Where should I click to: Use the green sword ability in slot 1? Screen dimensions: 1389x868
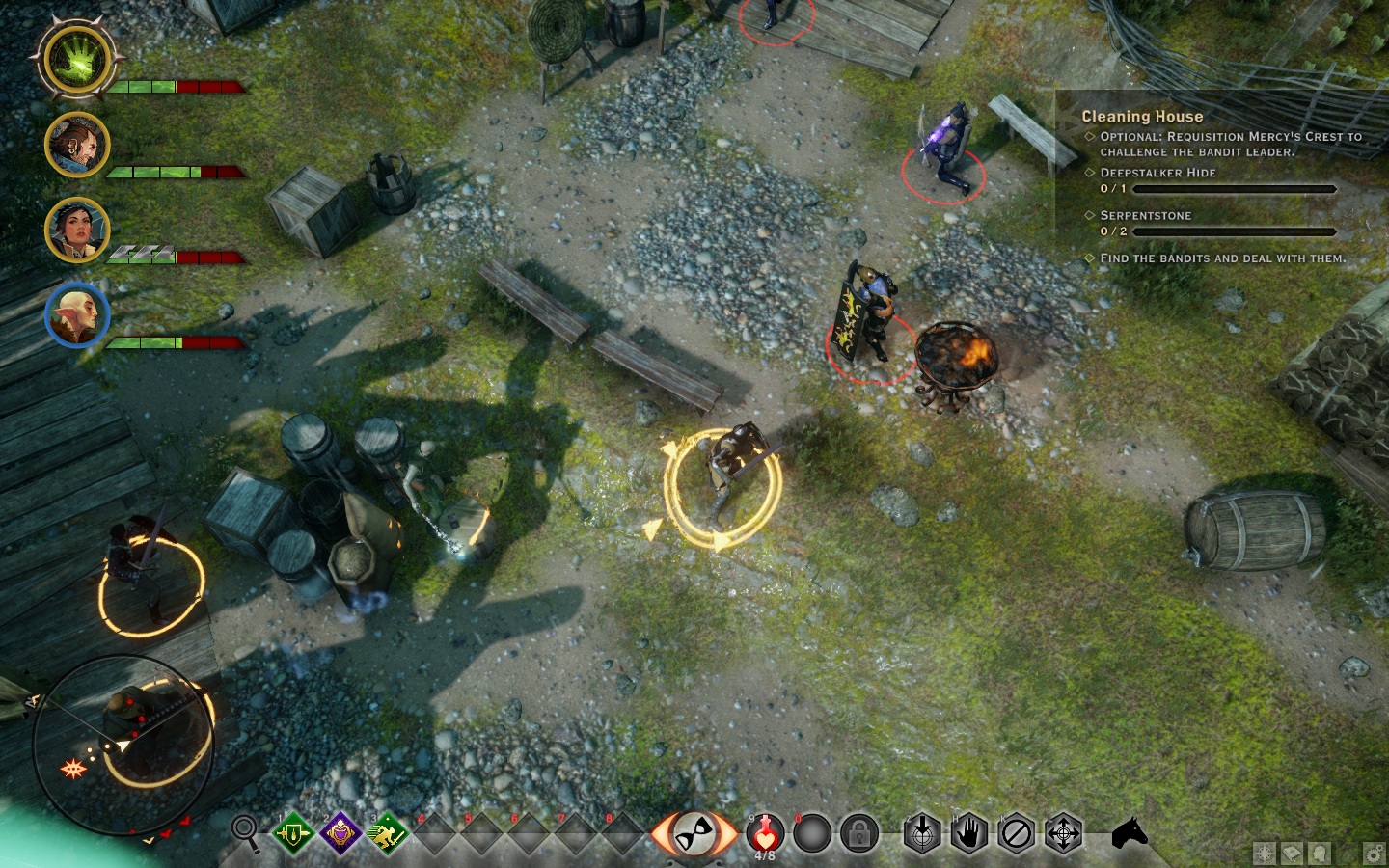point(293,833)
